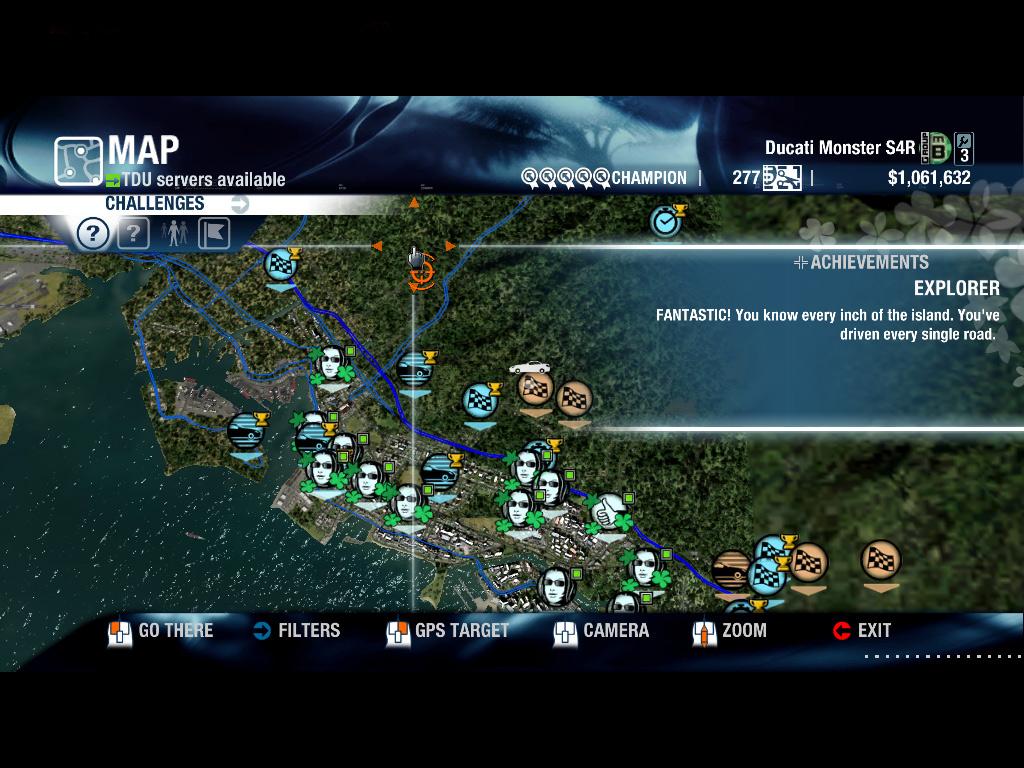The width and height of the screenshot is (1024, 768).
Task: Select the isolated tan checkered flag marker at far right
Action: pyautogui.click(x=880, y=561)
